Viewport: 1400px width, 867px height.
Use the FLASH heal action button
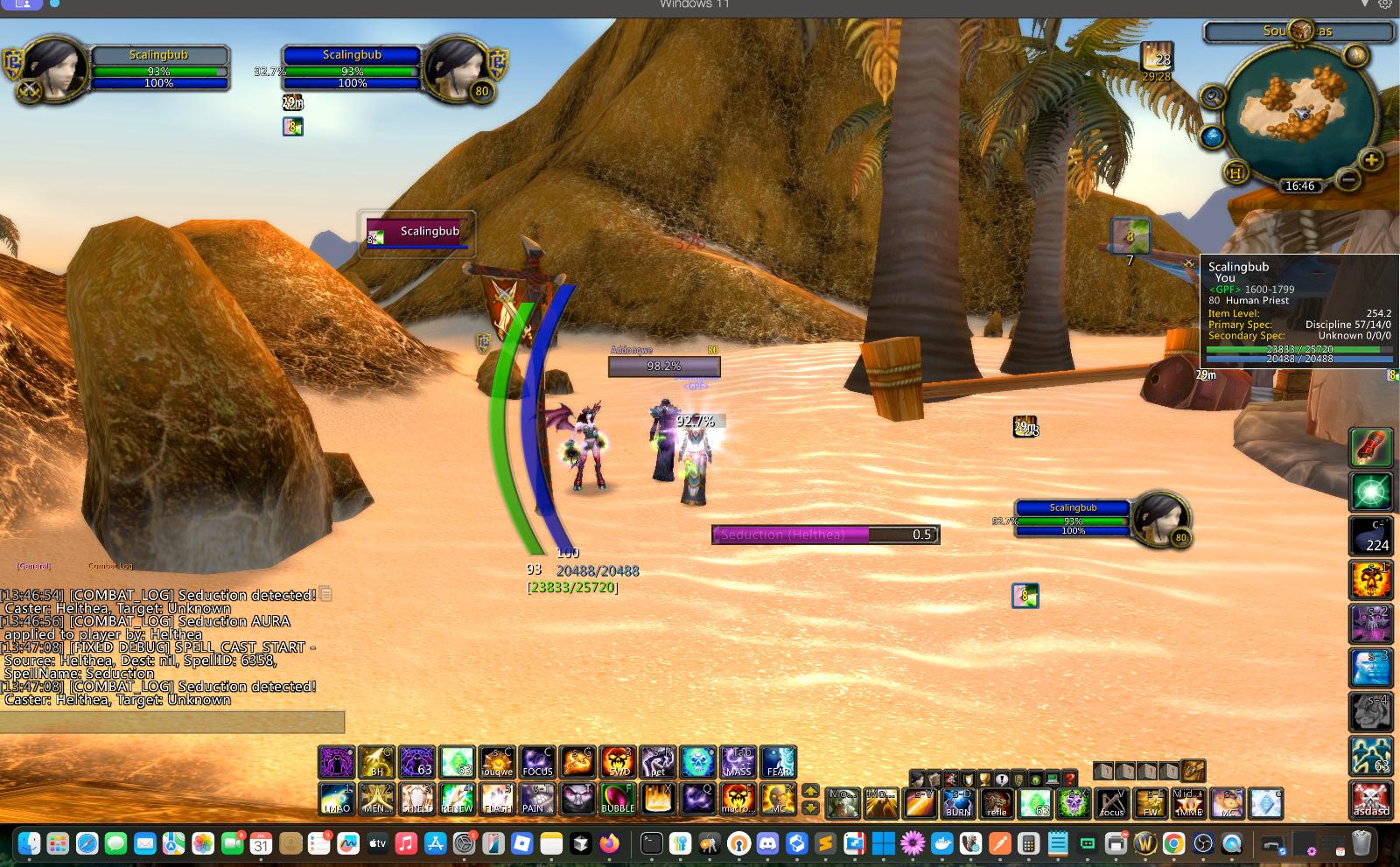pyautogui.click(x=497, y=799)
